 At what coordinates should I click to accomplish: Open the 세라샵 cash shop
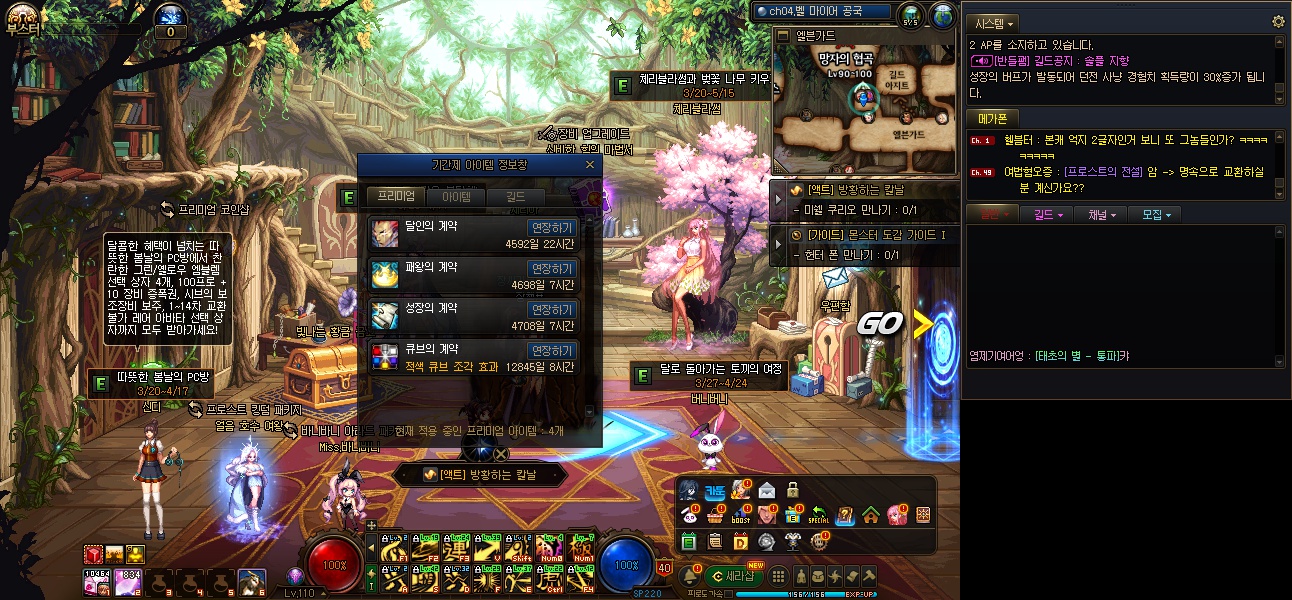tap(734, 576)
